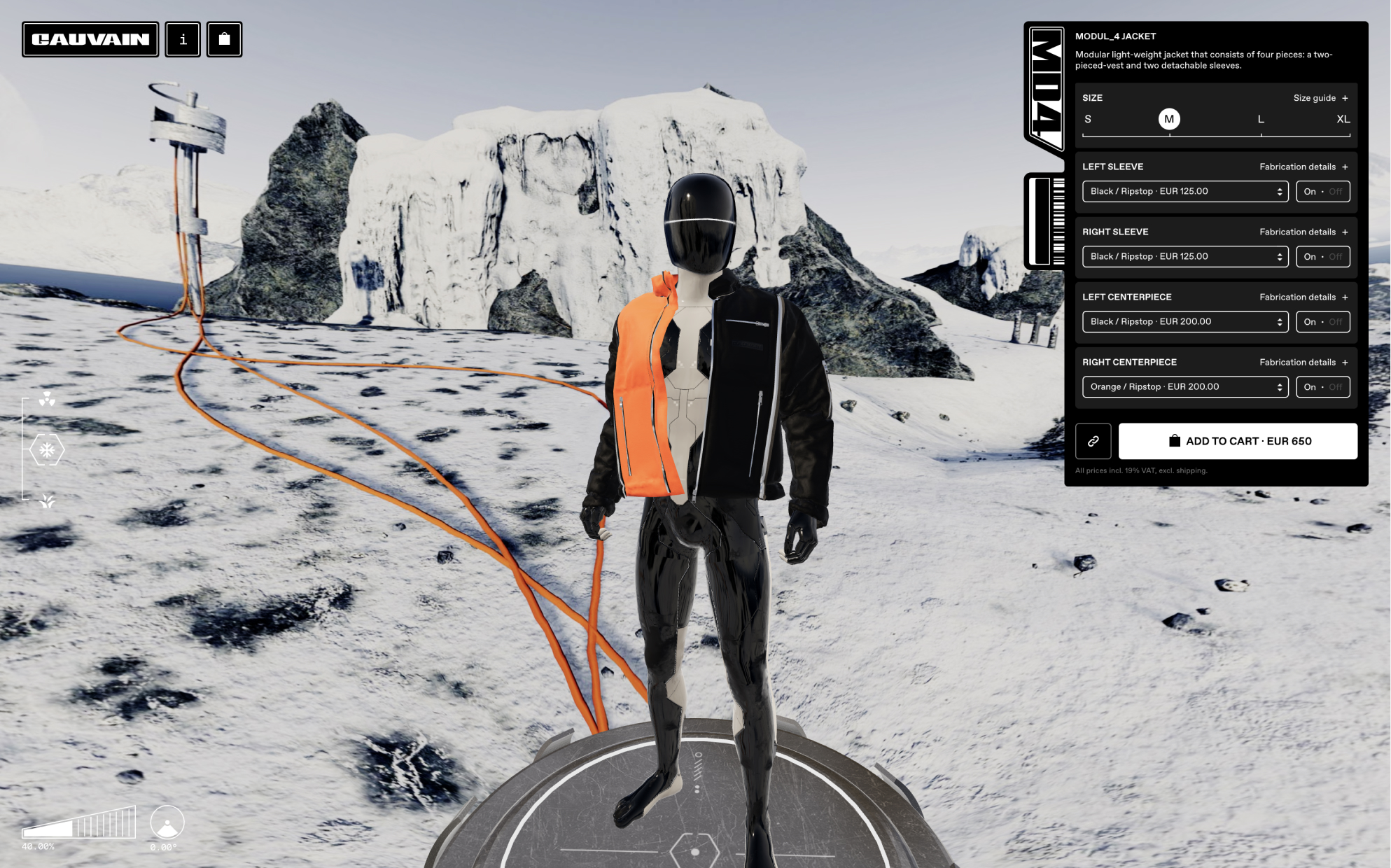
Task: Open the Left Centerpiece fabric dropdown
Action: coord(1184,321)
